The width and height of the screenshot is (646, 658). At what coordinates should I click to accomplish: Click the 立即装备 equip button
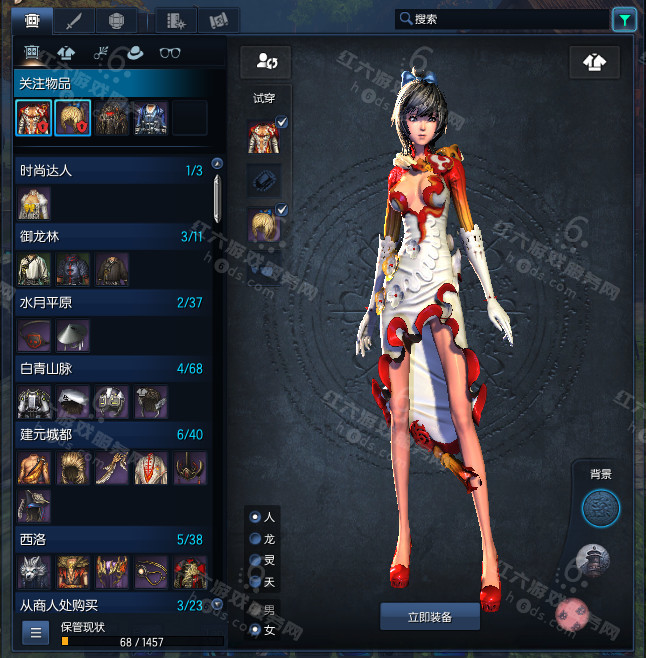pos(430,617)
